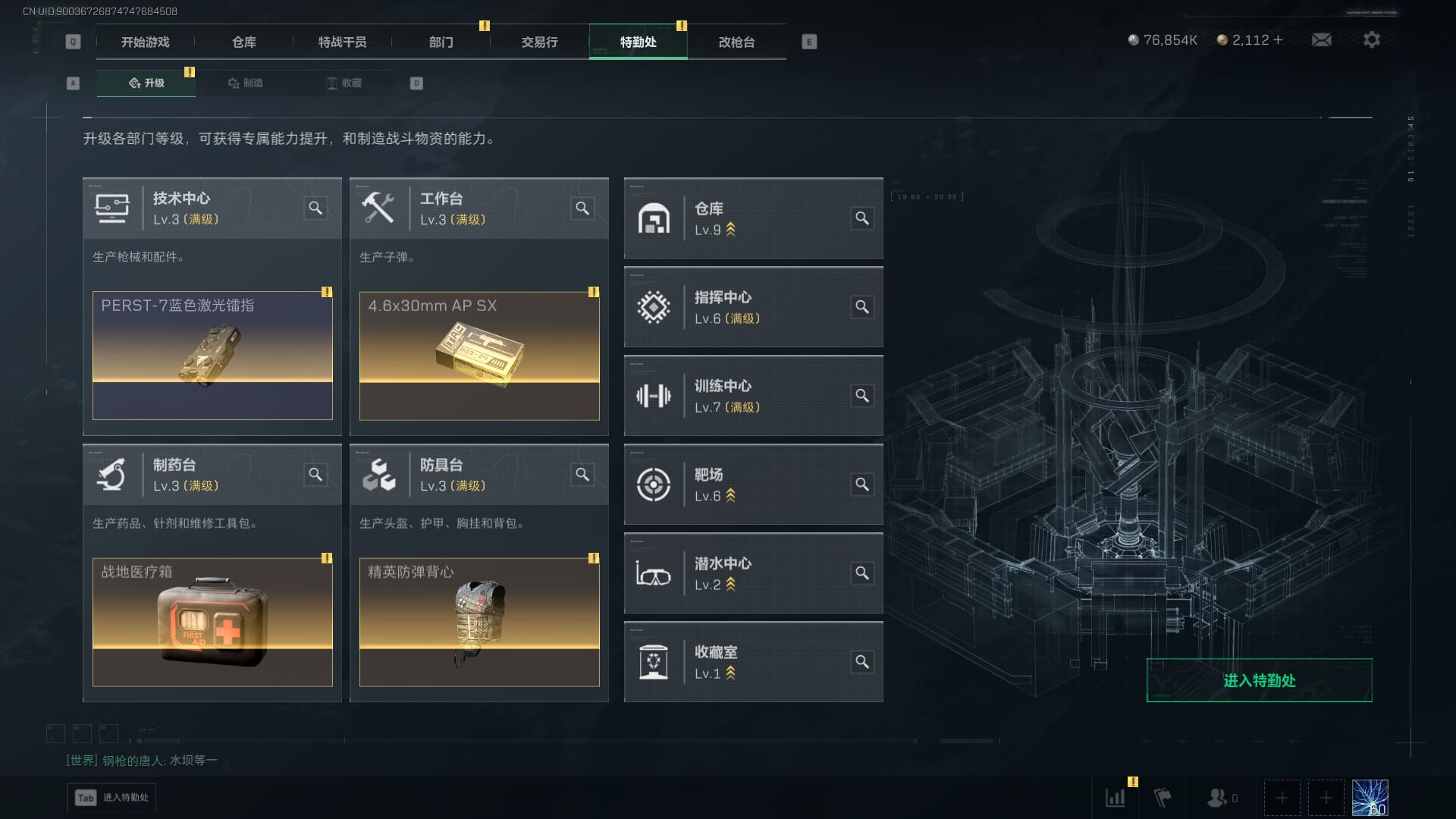1456x819 pixels.
Task: Select the 特战干员 tab
Action: click(342, 42)
